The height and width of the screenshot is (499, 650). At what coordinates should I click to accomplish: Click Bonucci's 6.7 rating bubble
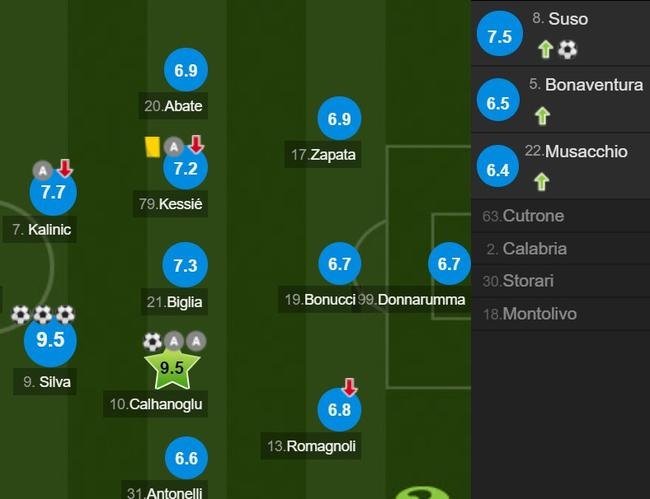339,264
